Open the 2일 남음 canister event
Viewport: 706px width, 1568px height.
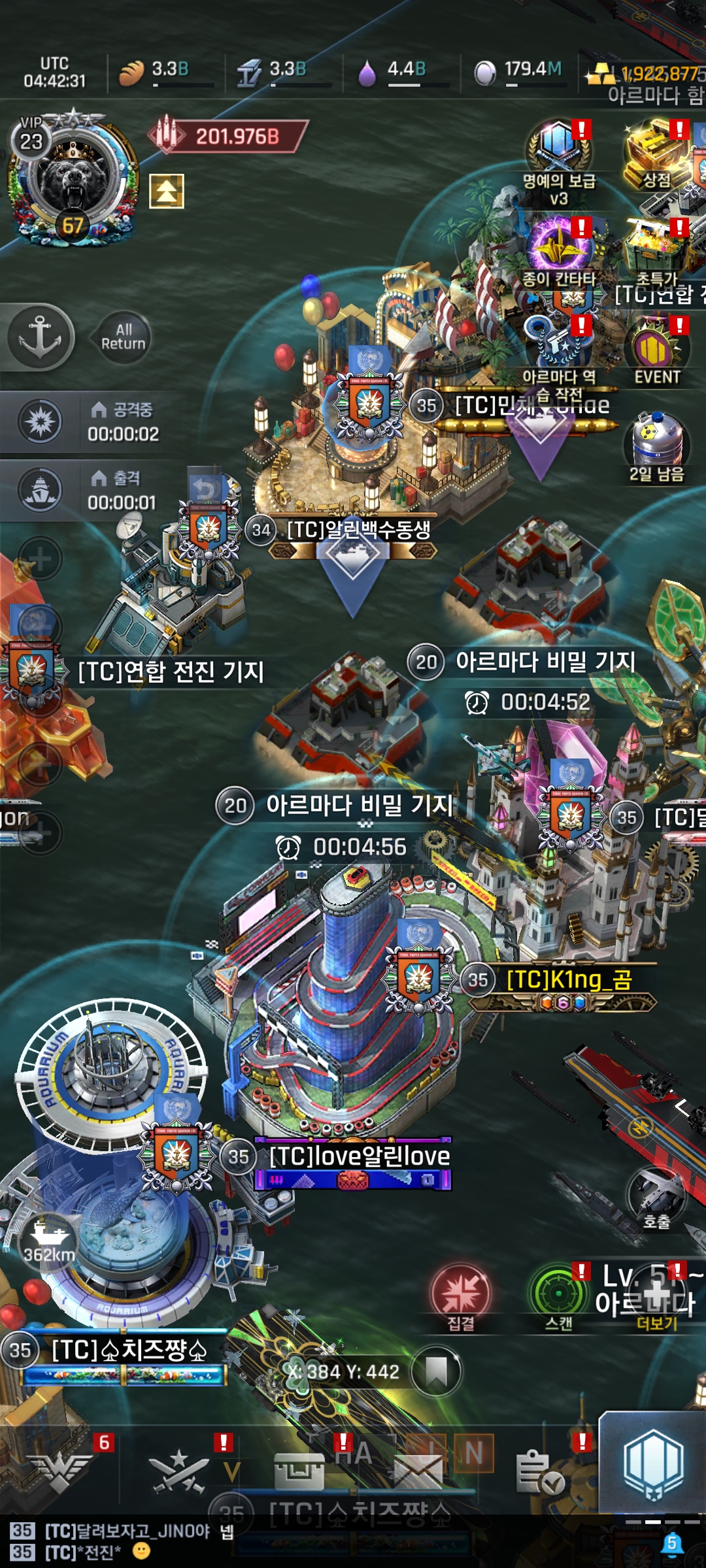656,444
